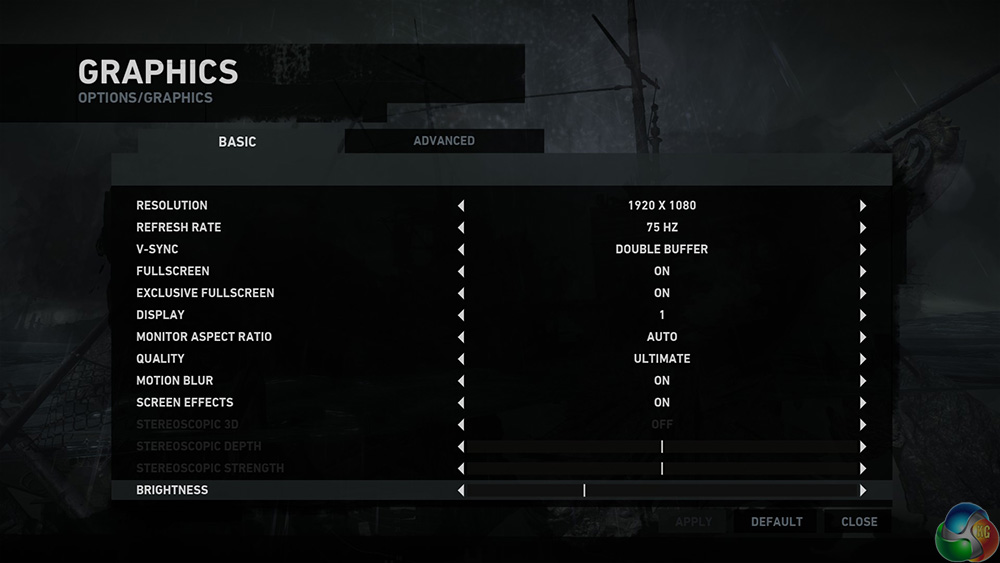Select the Quality settings row label
This screenshot has width=1000, height=563.
coord(160,359)
